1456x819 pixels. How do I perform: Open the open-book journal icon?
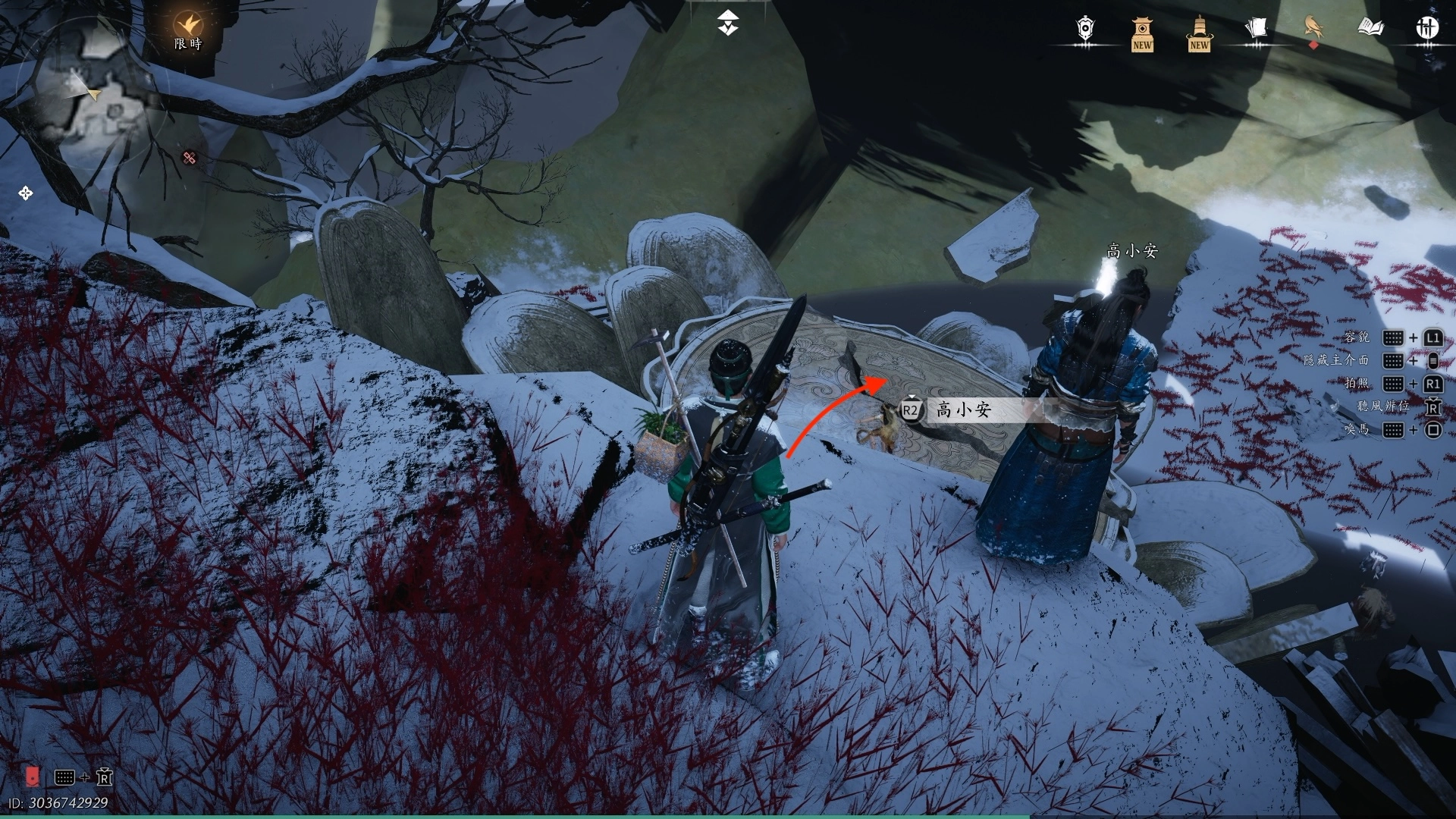point(1370,28)
